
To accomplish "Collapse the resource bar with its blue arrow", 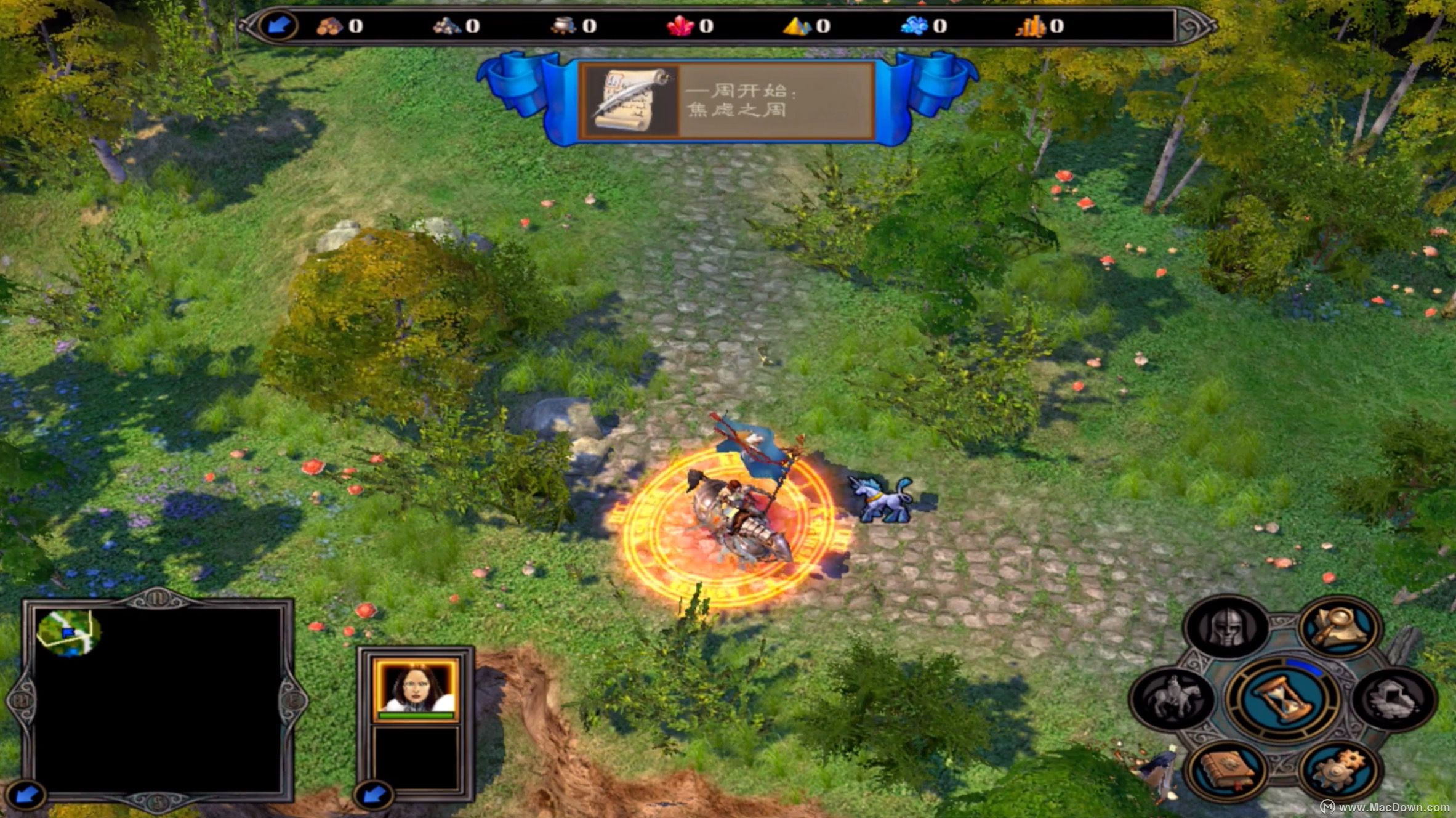I will [x=279, y=25].
